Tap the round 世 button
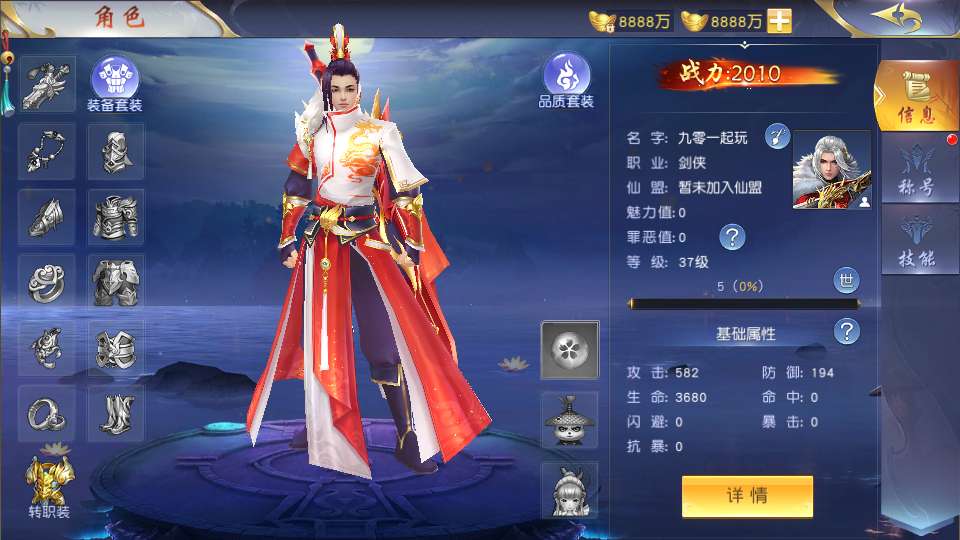This screenshot has width=960, height=540. tap(846, 280)
